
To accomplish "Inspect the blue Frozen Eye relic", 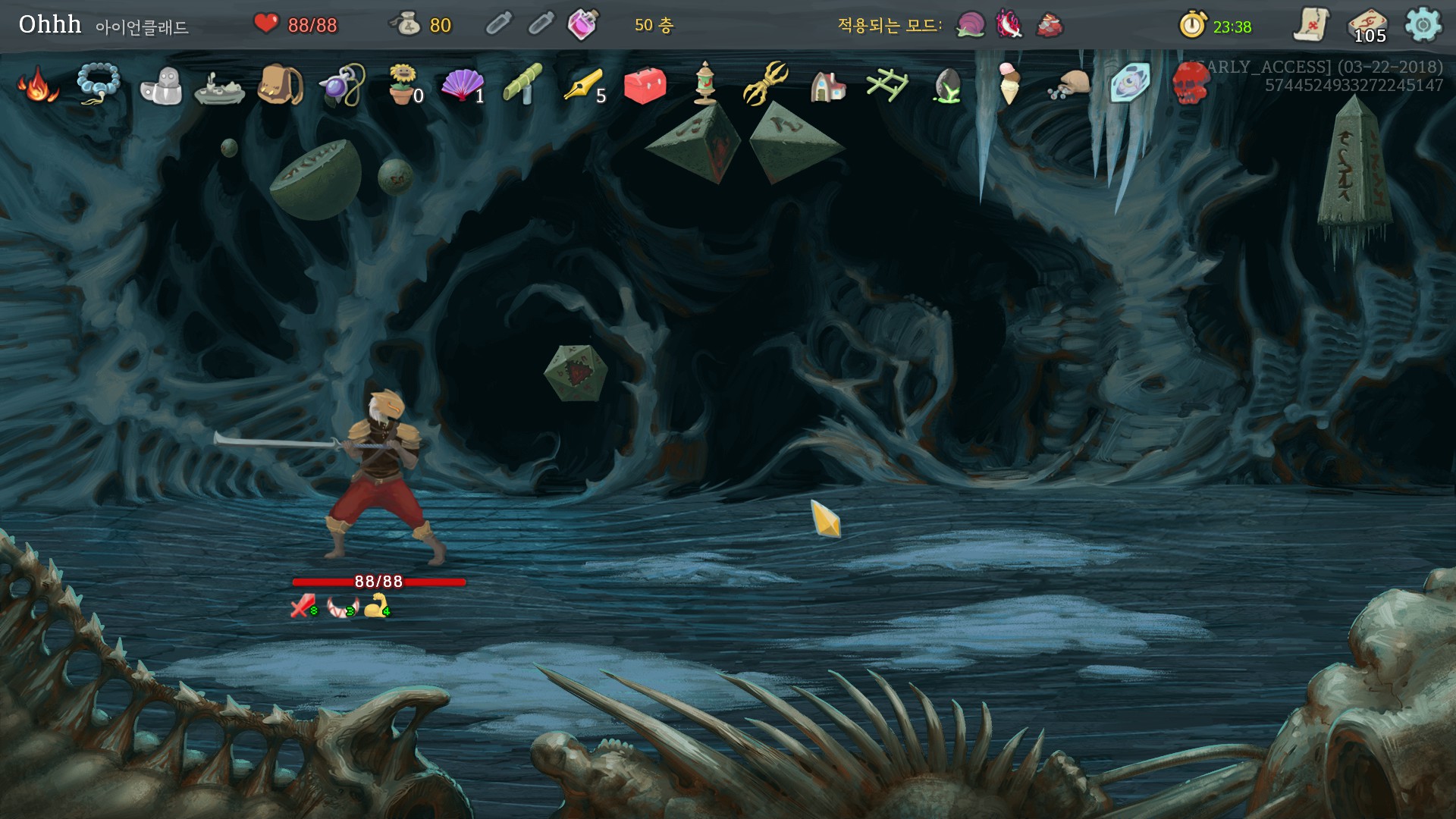I will 1130,83.
